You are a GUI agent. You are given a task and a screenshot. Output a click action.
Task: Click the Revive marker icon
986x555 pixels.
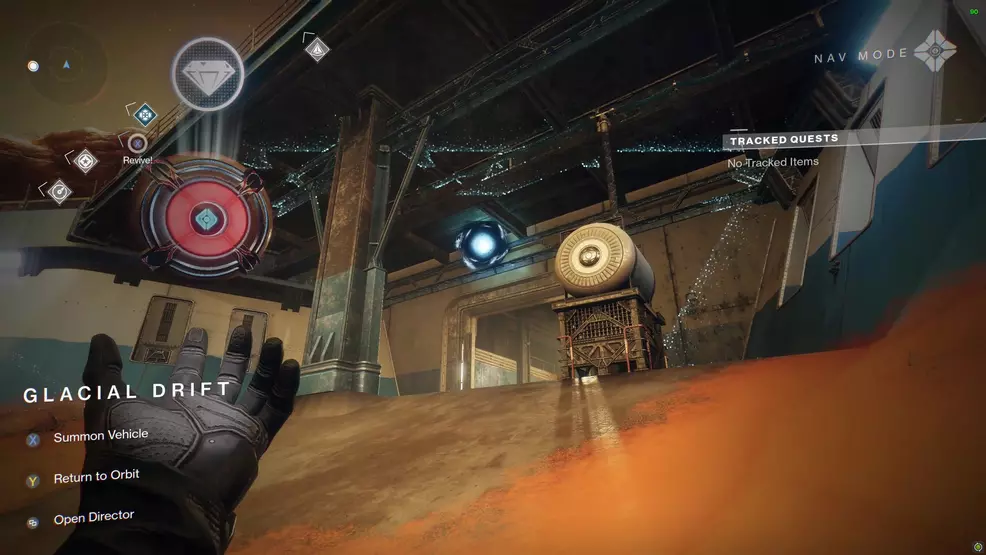(137, 144)
